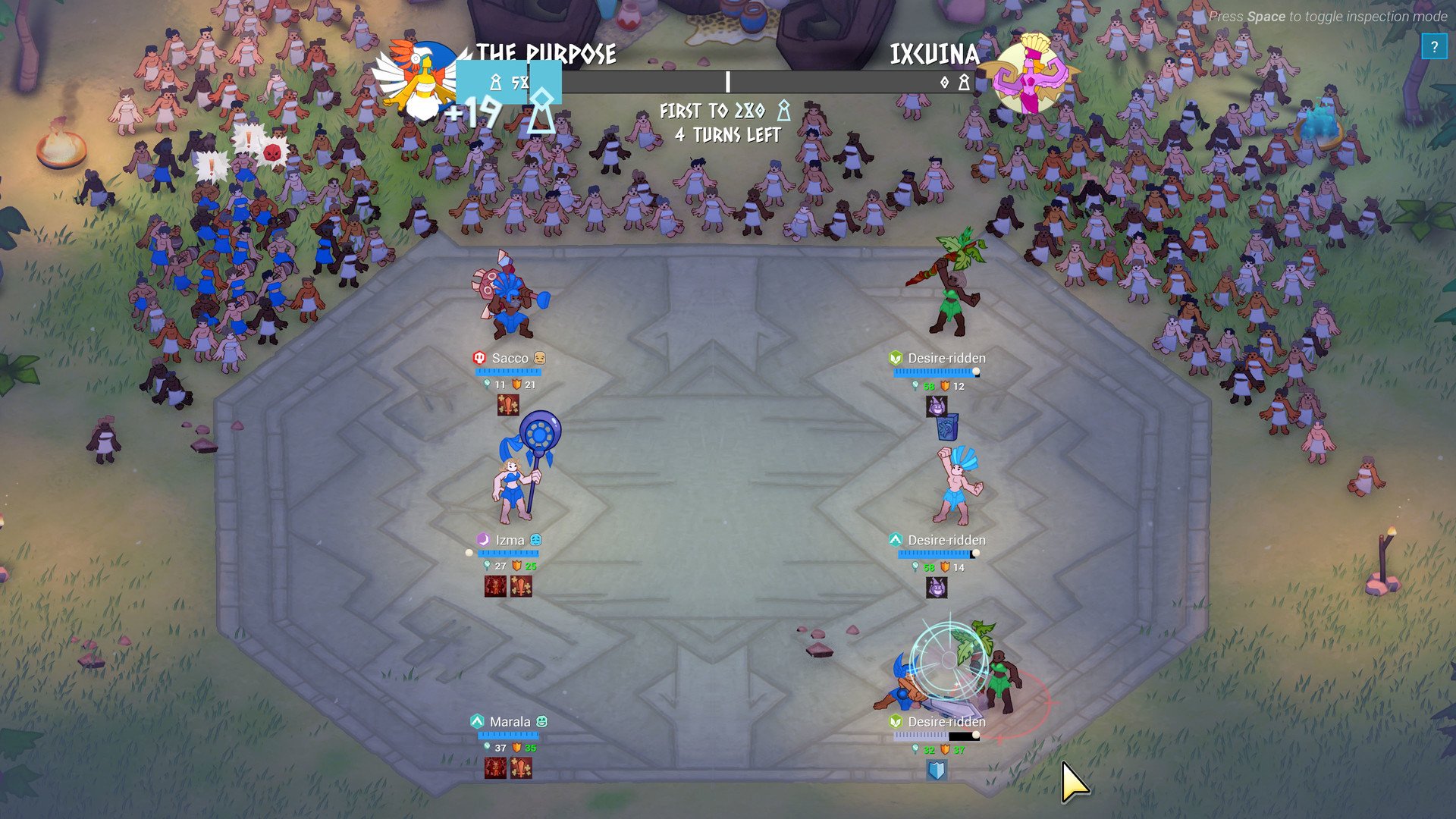Inspect Sacco's sword buff icon
The height and width of the screenshot is (819, 1456).
pos(507,405)
